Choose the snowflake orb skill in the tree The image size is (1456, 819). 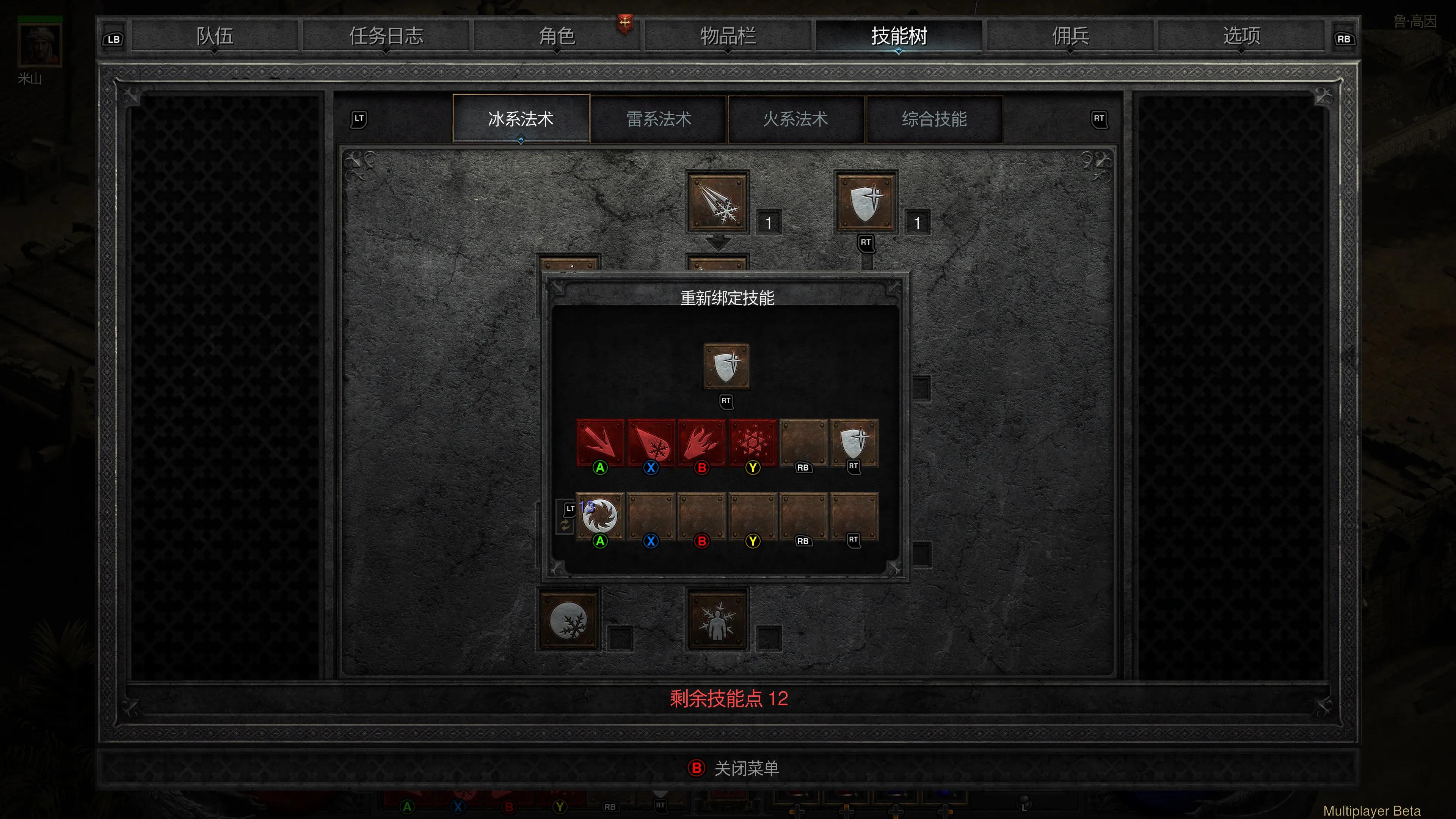[569, 620]
